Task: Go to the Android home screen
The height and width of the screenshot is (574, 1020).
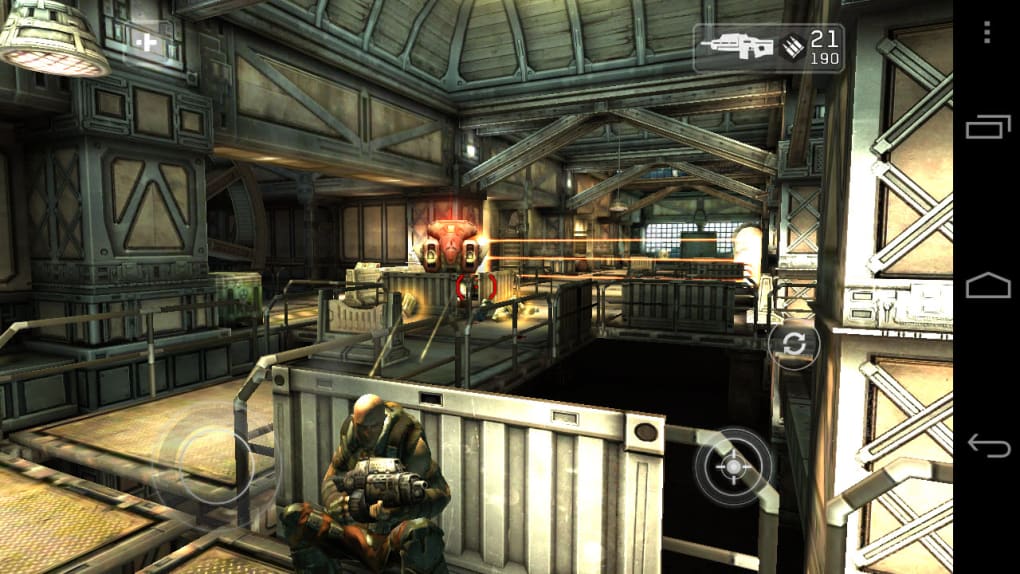Action: pos(987,287)
